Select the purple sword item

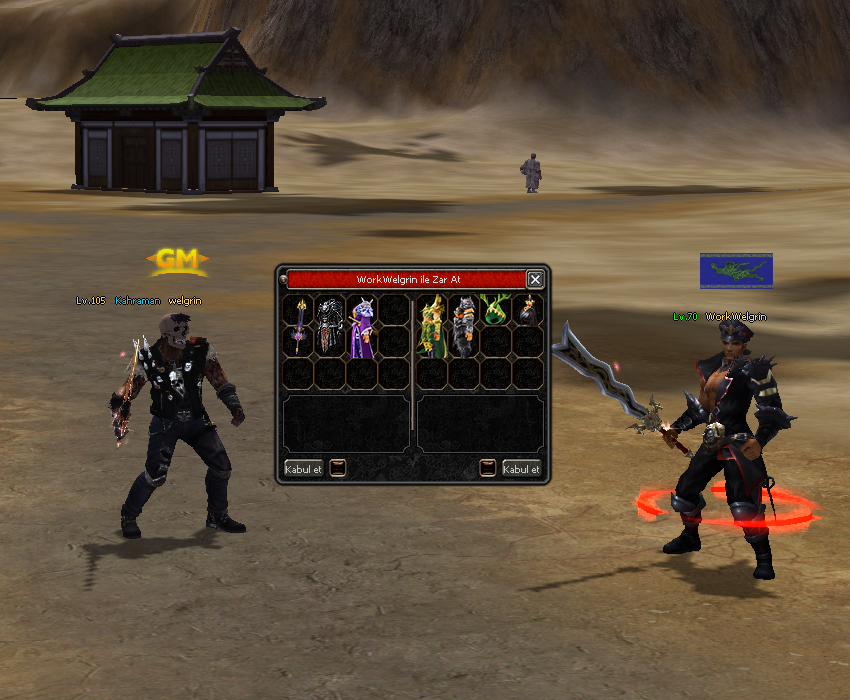click(x=298, y=325)
